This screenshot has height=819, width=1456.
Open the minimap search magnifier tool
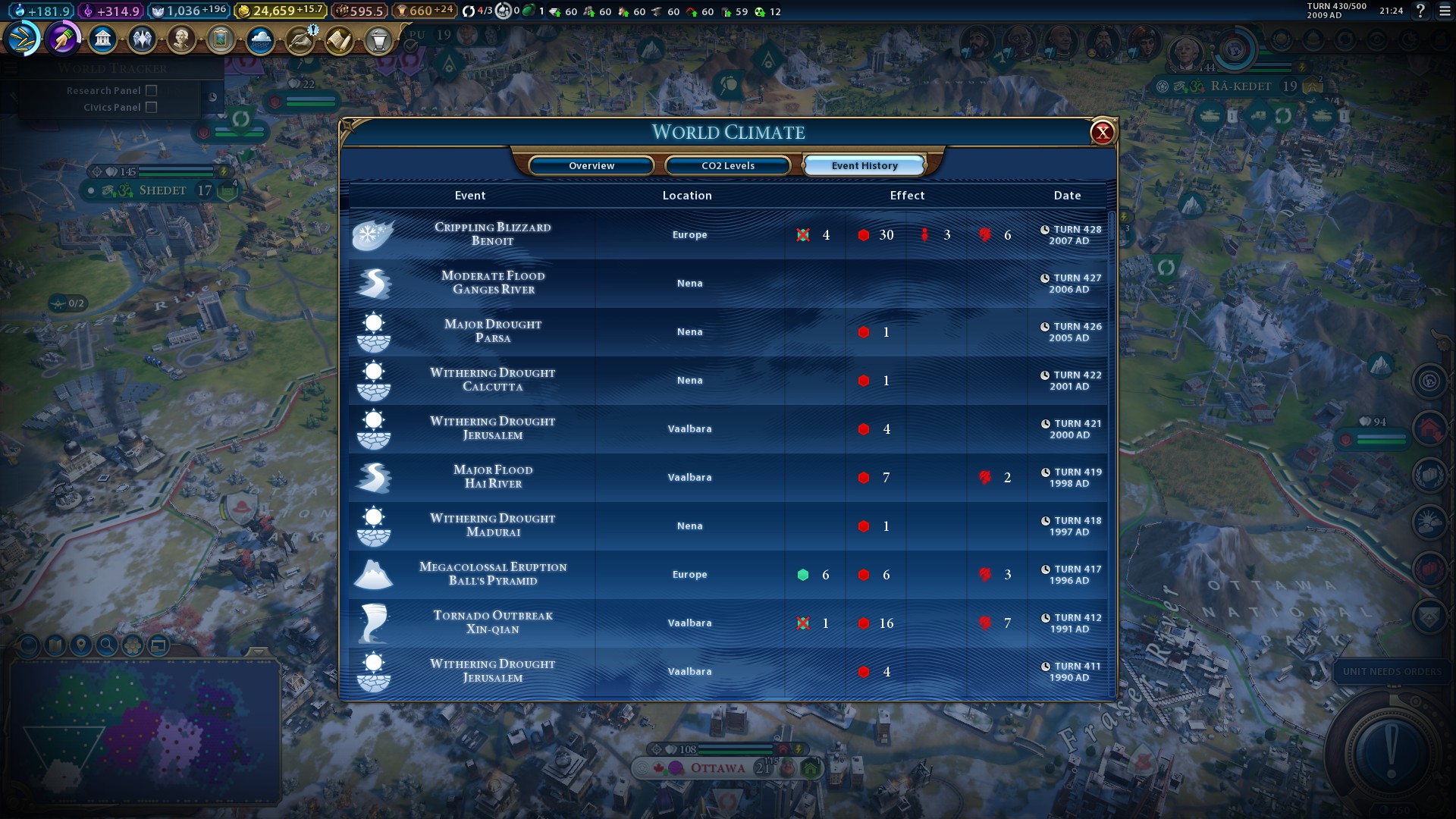click(107, 645)
